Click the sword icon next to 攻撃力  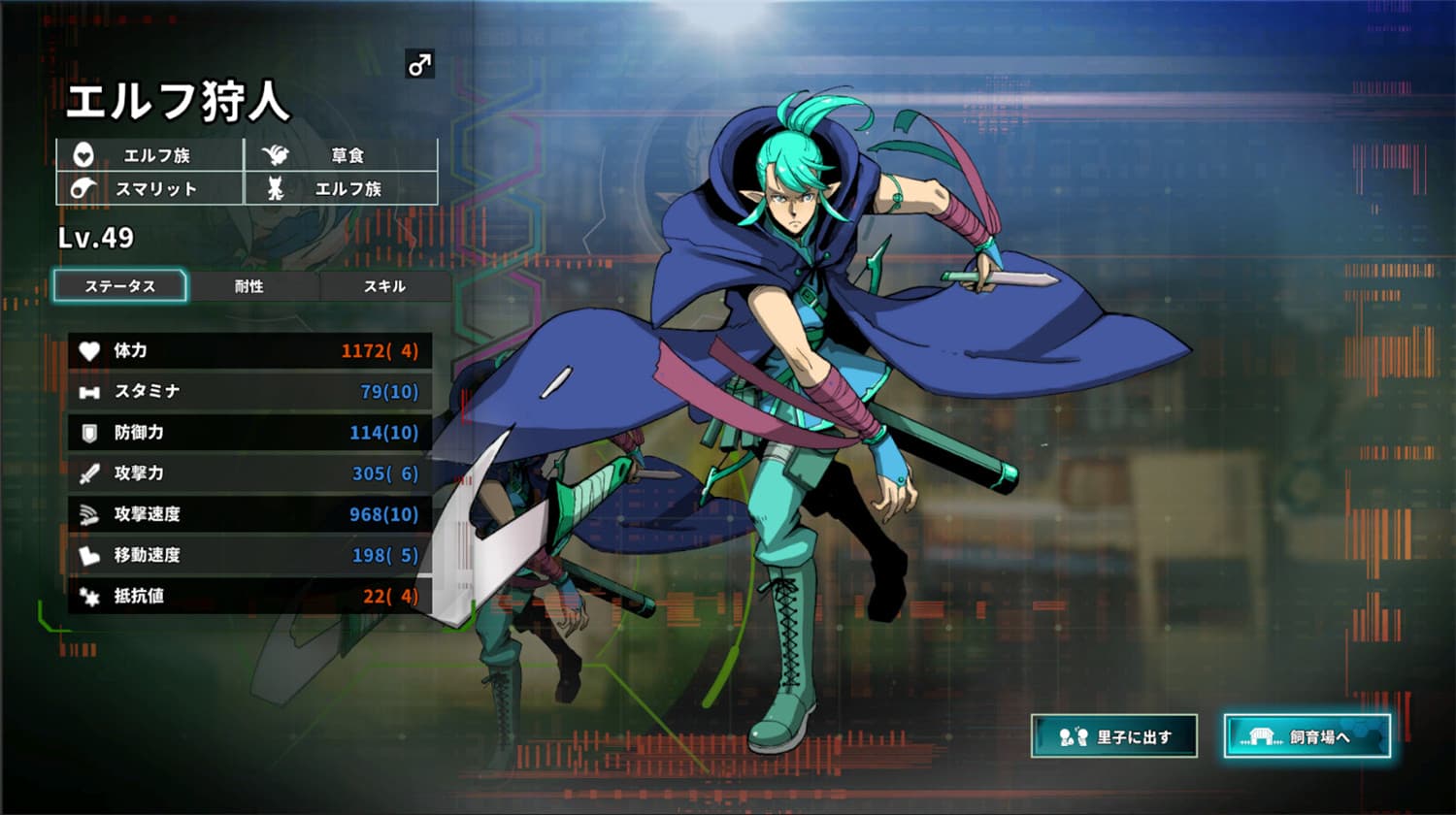(x=87, y=474)
